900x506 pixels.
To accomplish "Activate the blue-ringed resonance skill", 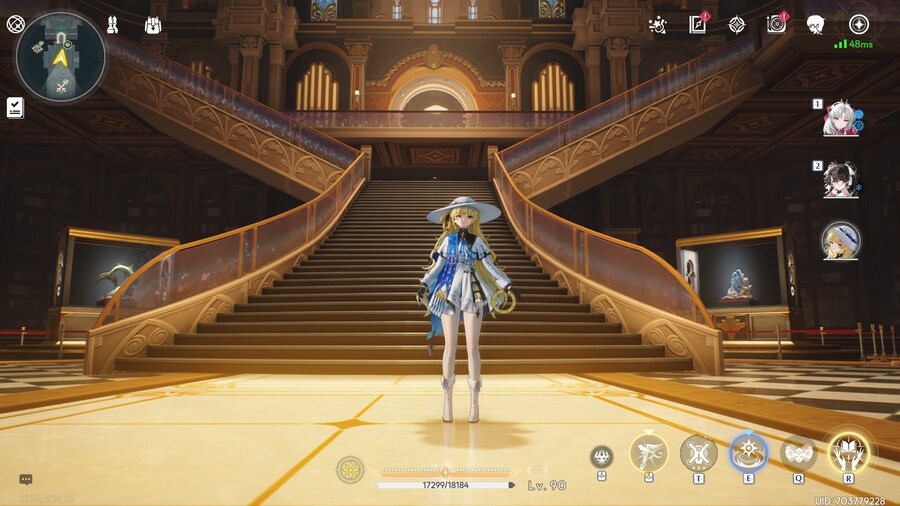I will [748, 453].
